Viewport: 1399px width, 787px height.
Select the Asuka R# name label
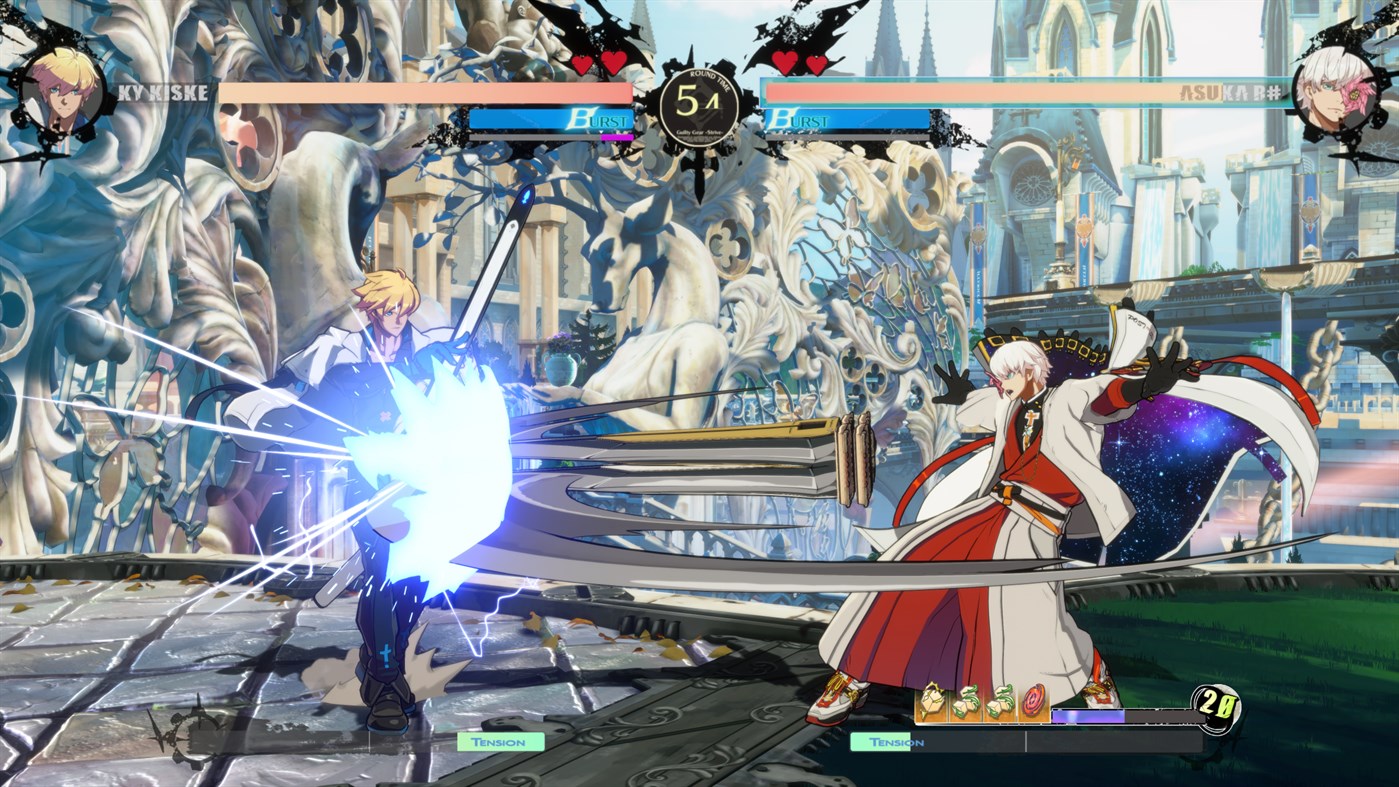1232,90
